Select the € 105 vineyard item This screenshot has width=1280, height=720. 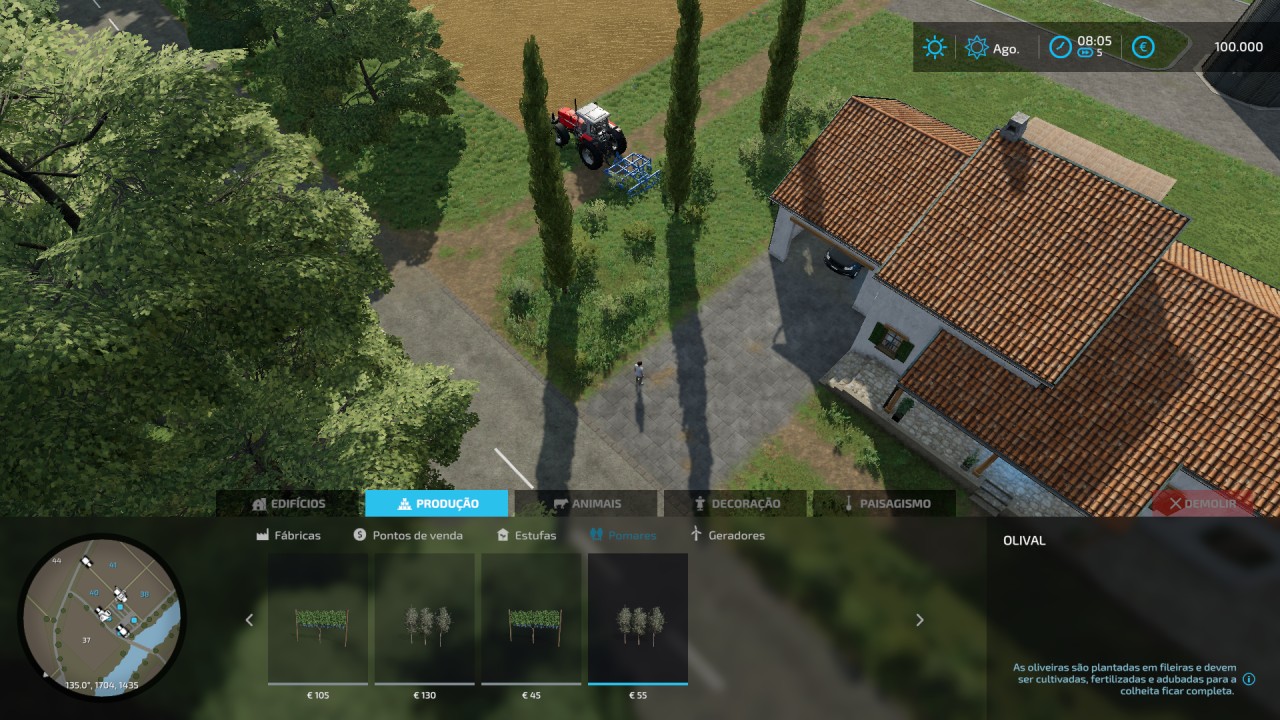318,619
